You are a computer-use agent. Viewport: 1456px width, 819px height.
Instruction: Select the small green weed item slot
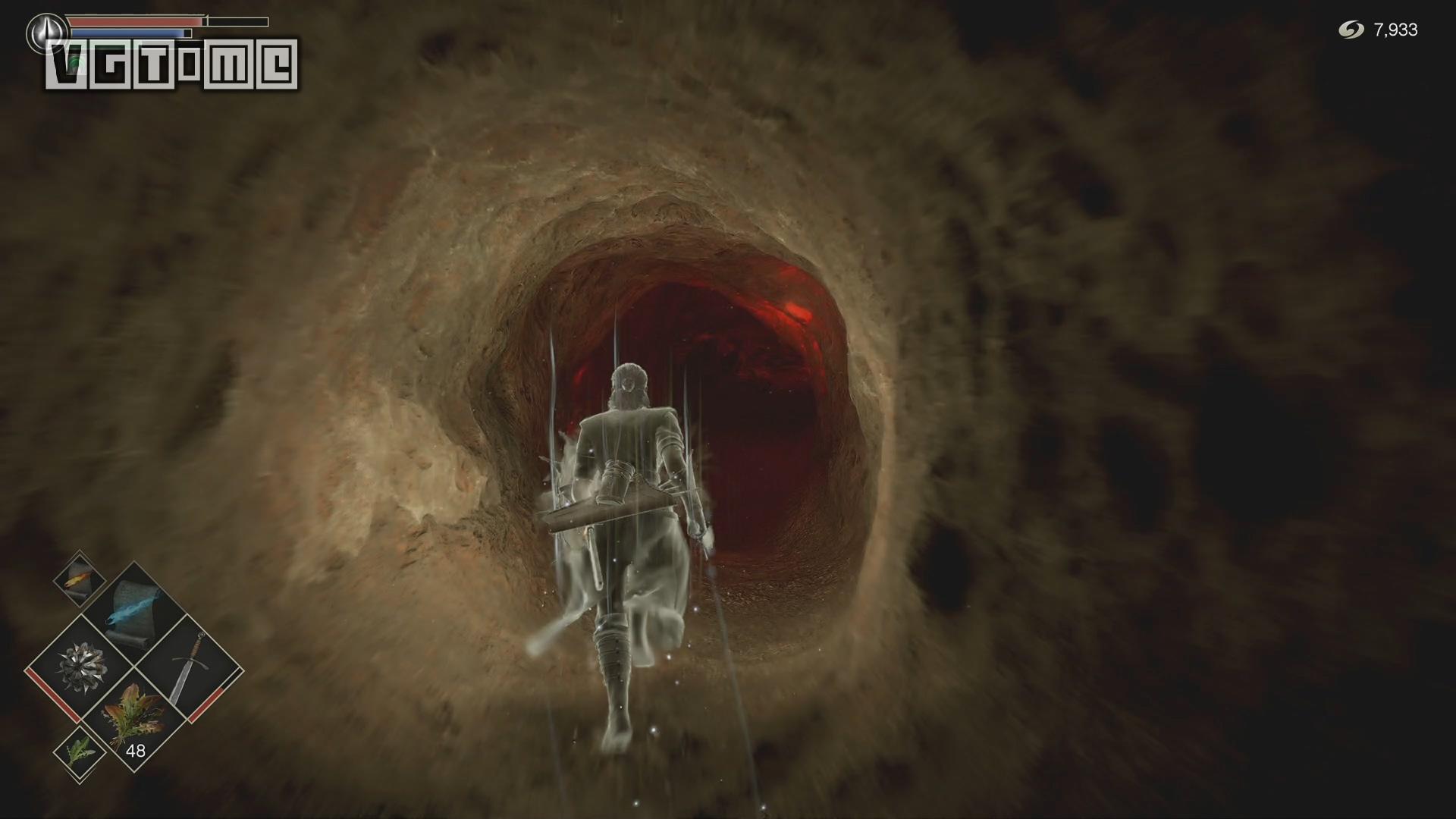tap(80, 752)
